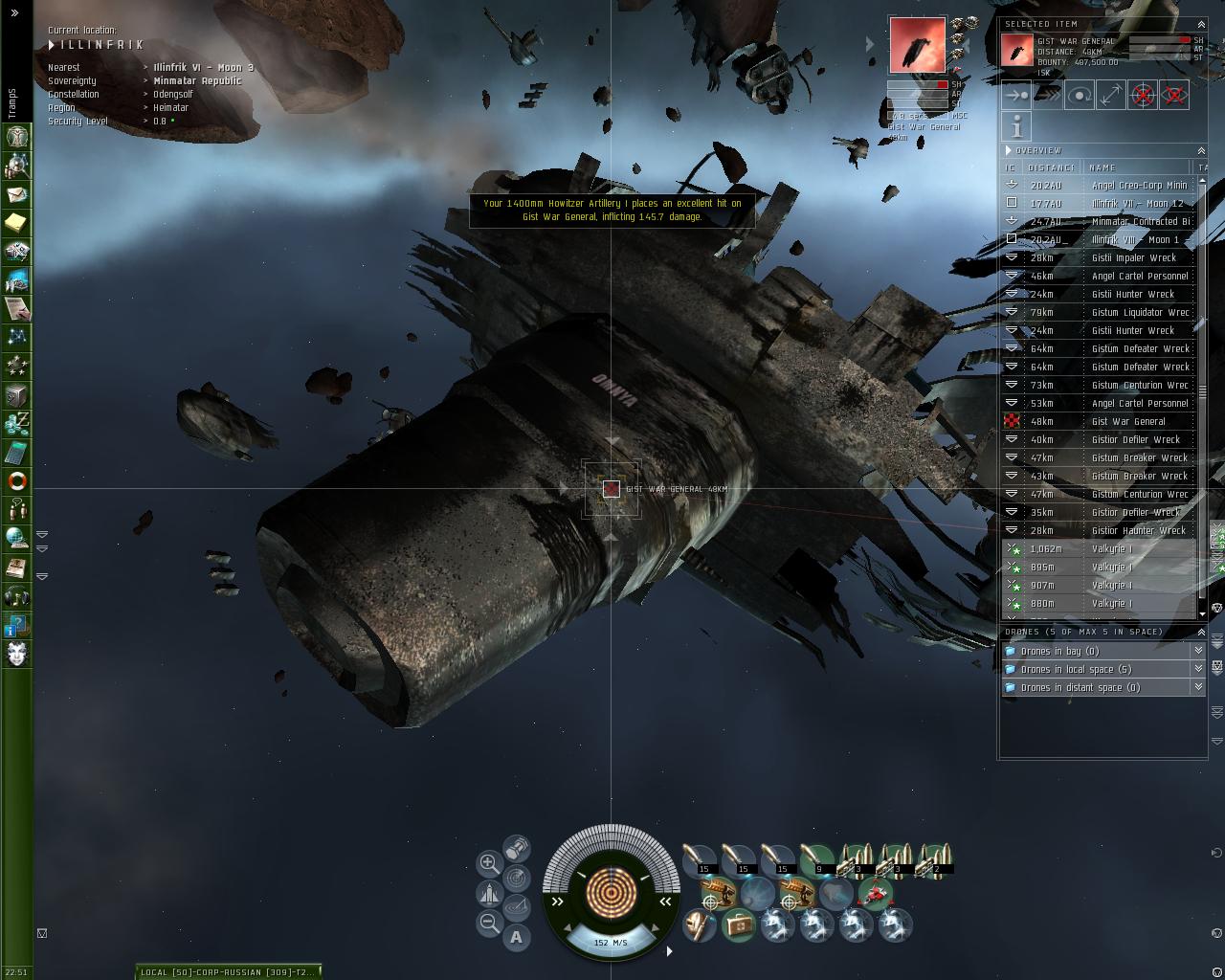1225x980 pixels.
Task: Open the yellow notepad icon
Action: 17,223
